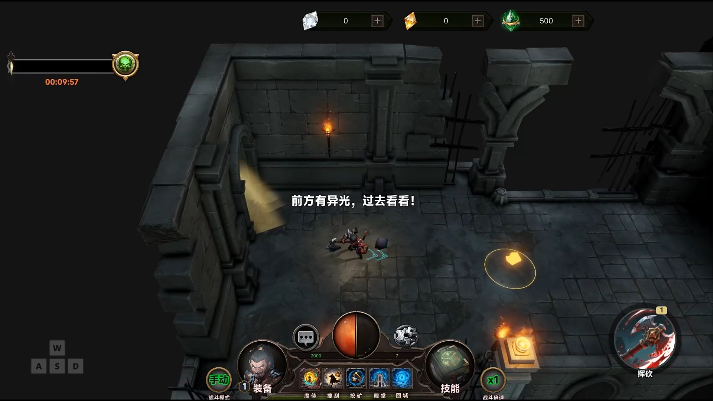Add more green gem currency
713x401 pixels.
(578, 20)
